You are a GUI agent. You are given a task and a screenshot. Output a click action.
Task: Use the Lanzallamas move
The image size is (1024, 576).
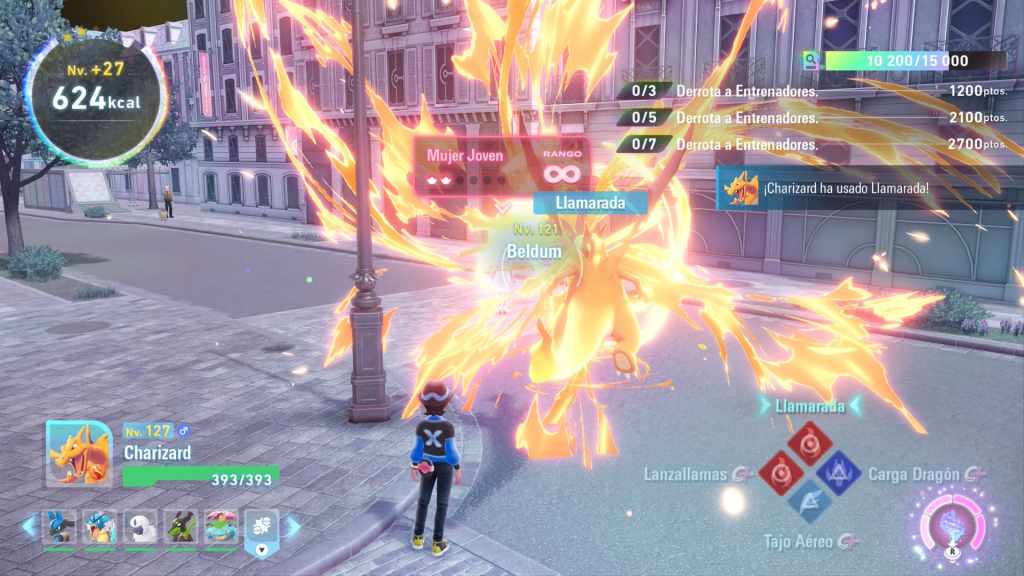(x=779, y=473)
